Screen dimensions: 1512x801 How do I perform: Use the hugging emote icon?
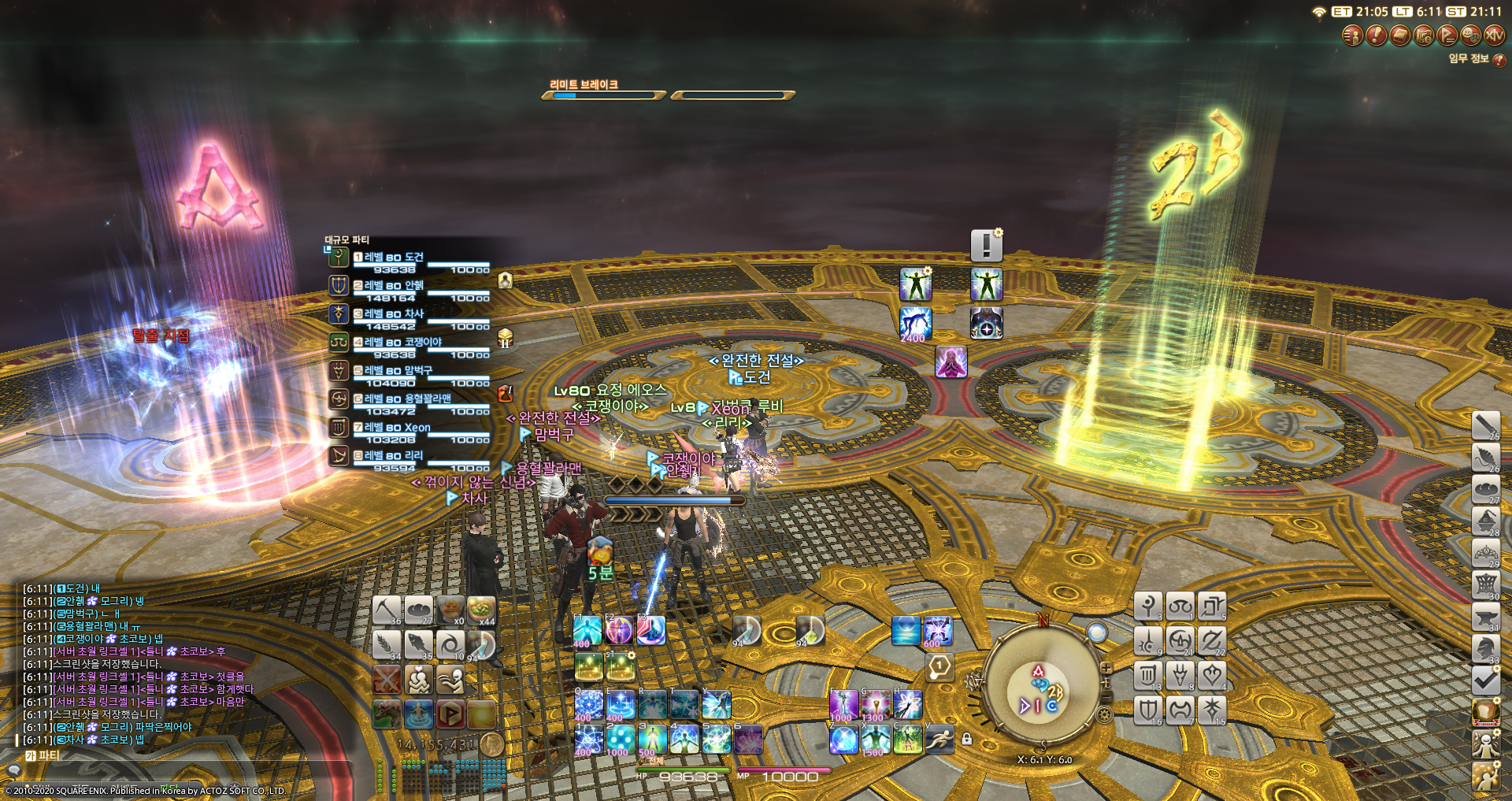(x=418, y=680)
